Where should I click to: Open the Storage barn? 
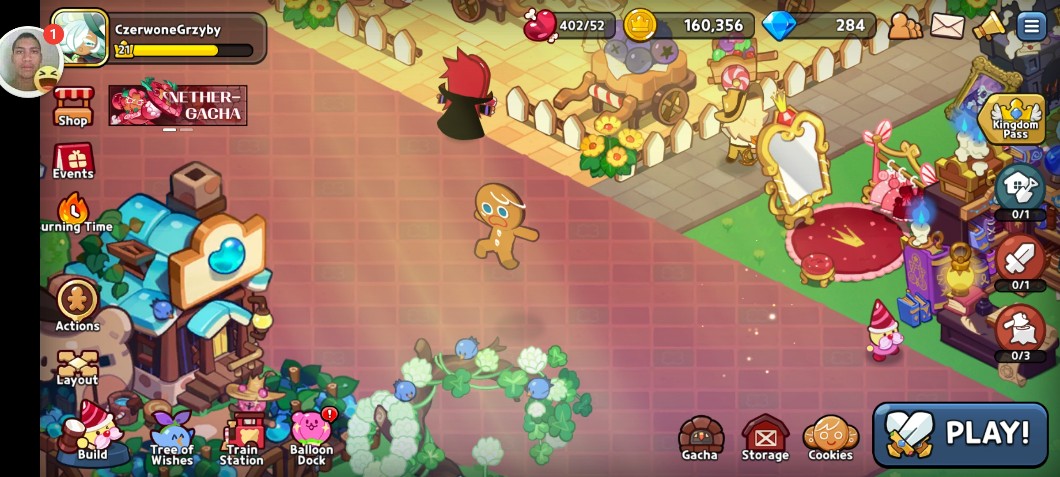[765, 439]
